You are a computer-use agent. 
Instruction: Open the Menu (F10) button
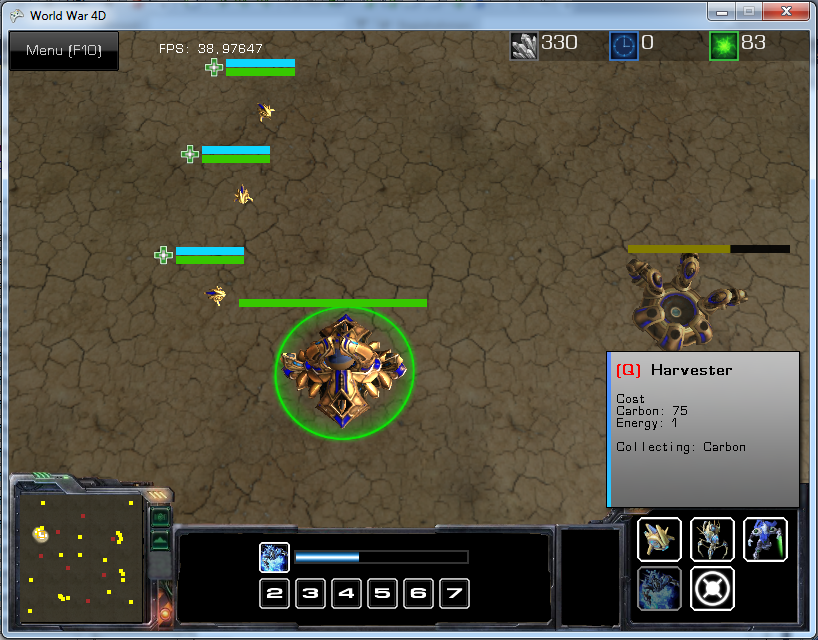(x=64, y=51)
